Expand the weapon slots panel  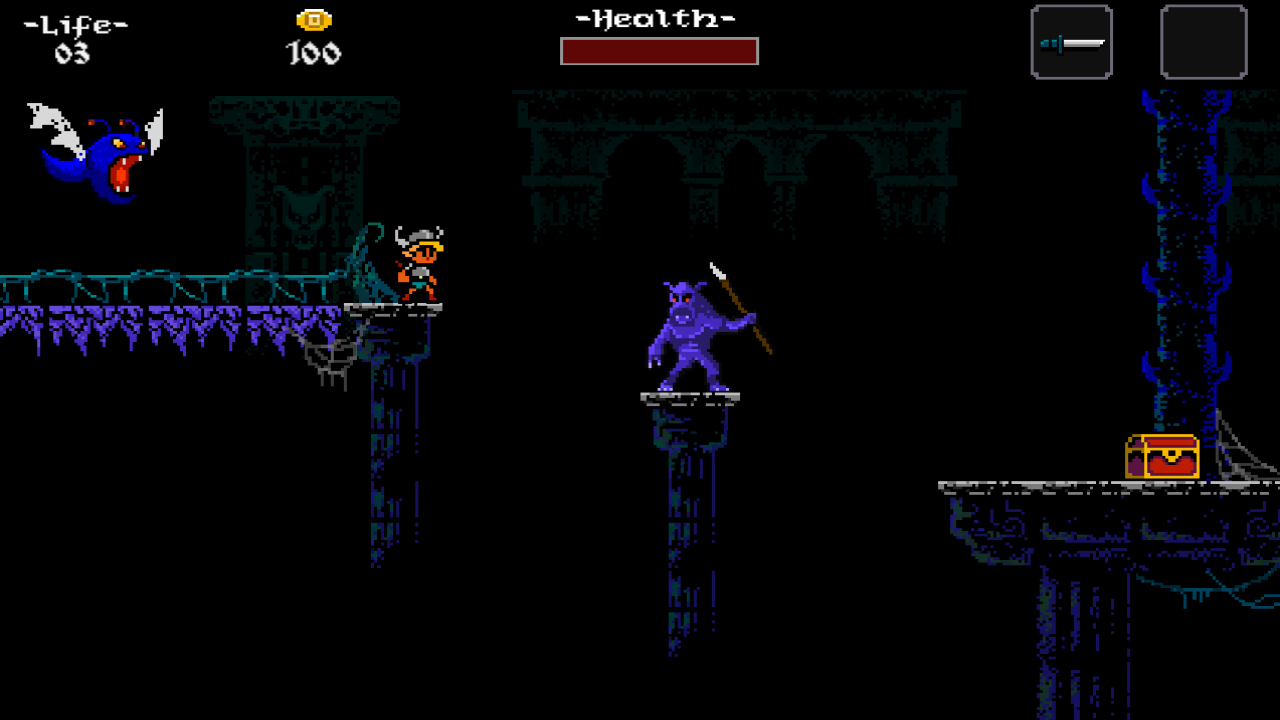(x=1135, y=41)
